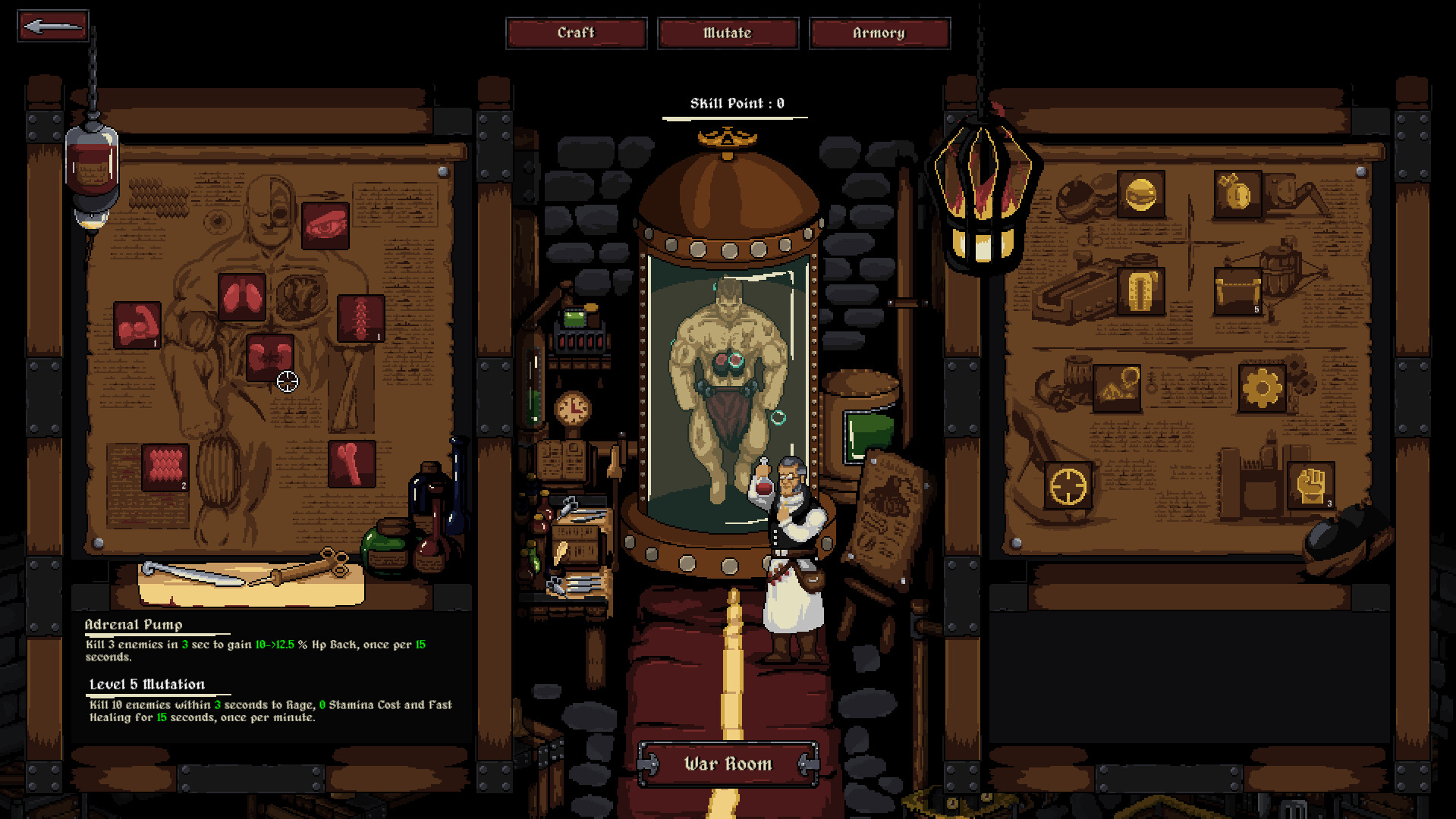Switch to the Mutate tab
This screenshot has height=819, width=1456.
[728, 33]
